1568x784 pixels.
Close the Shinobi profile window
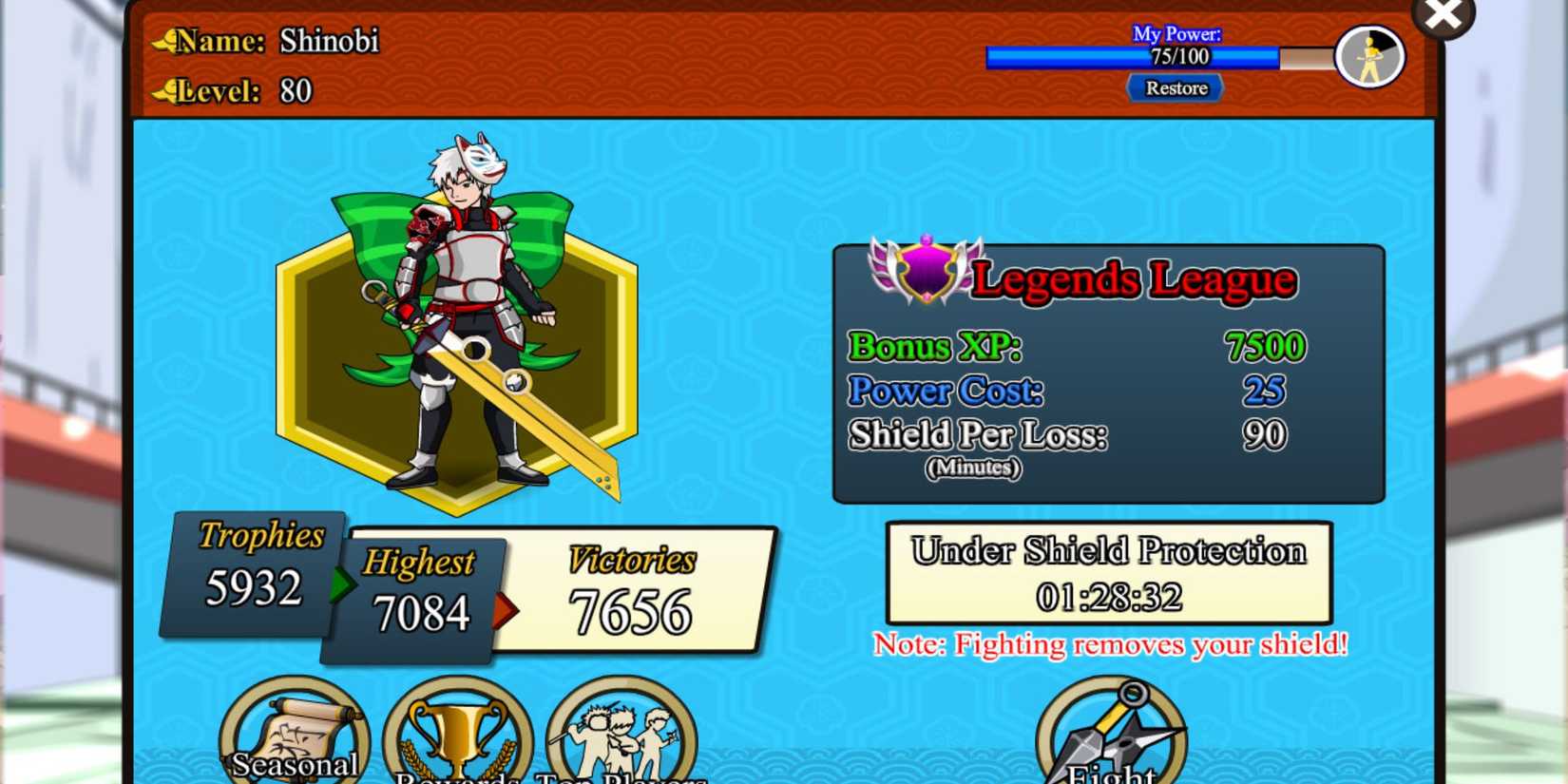(x=1443, y=14)
